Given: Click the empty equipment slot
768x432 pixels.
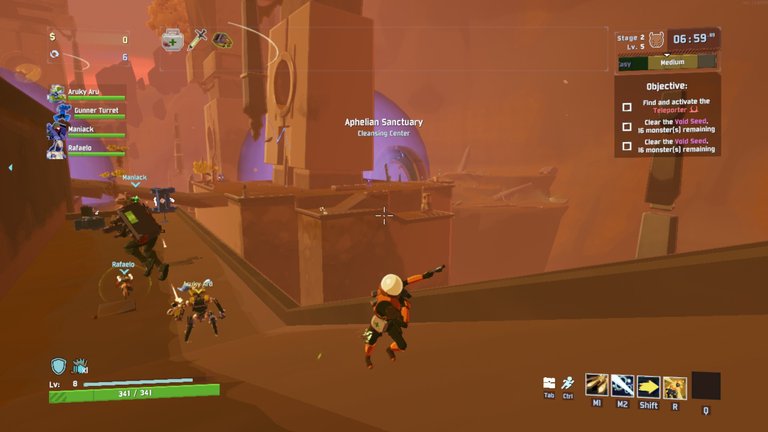Looking at the screenshot, I should coord(705,386).
